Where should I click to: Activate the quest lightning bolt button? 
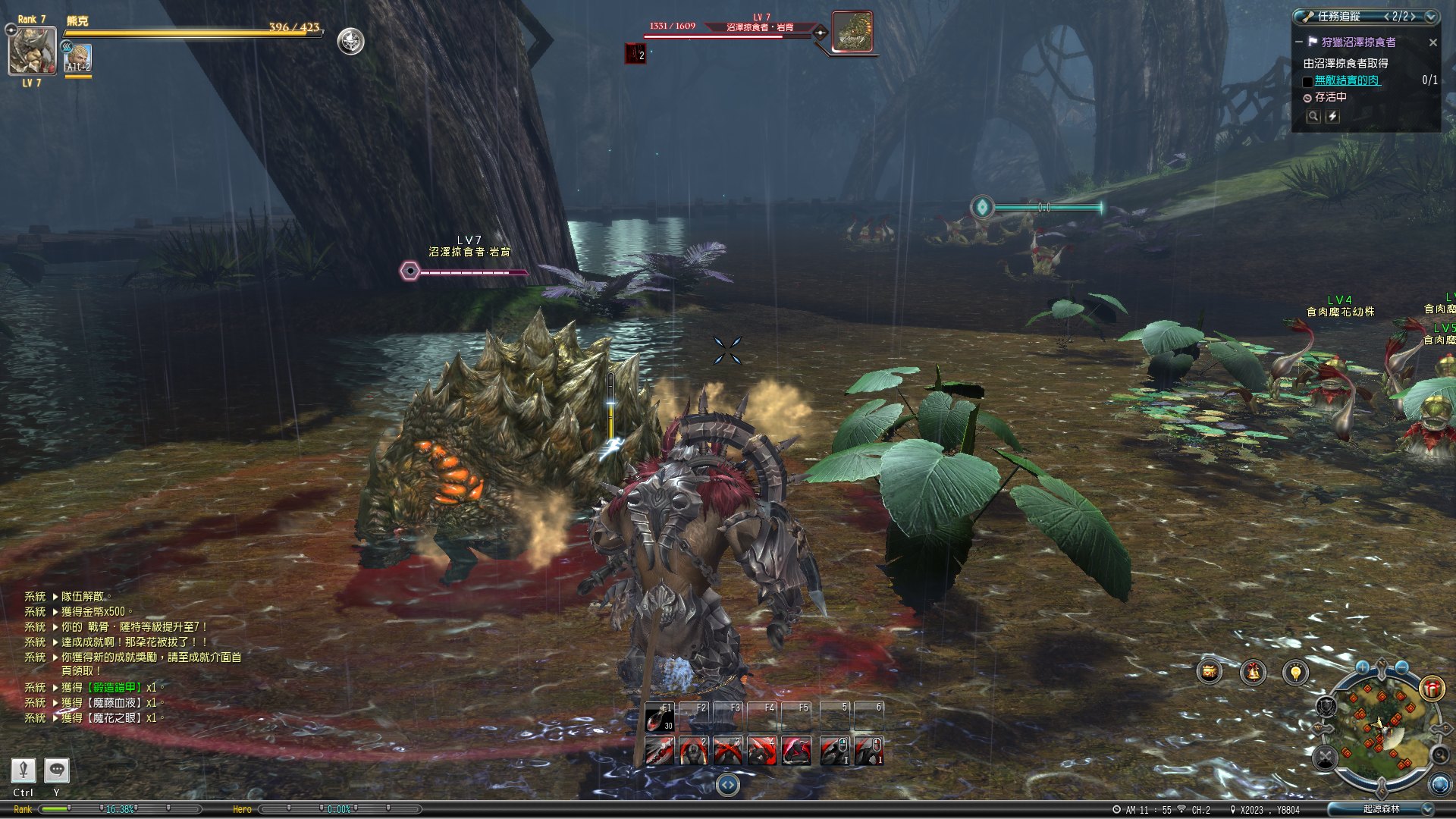pos(1332,117)
